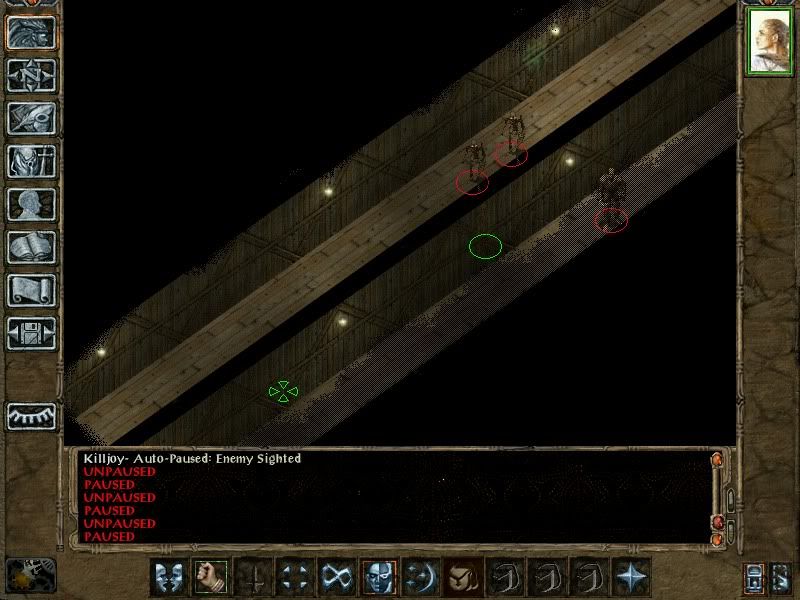Open the area map with the compass icon
Viewport: 800px width, 600px height.
coord(31,75)
